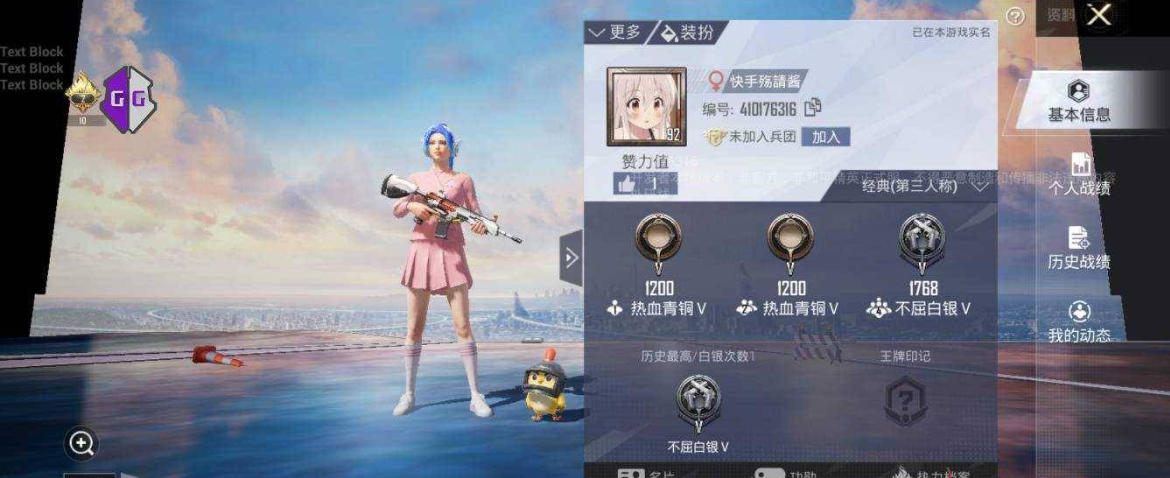
Task: Close the profile screen with the X
Action: click(1099, 15)
